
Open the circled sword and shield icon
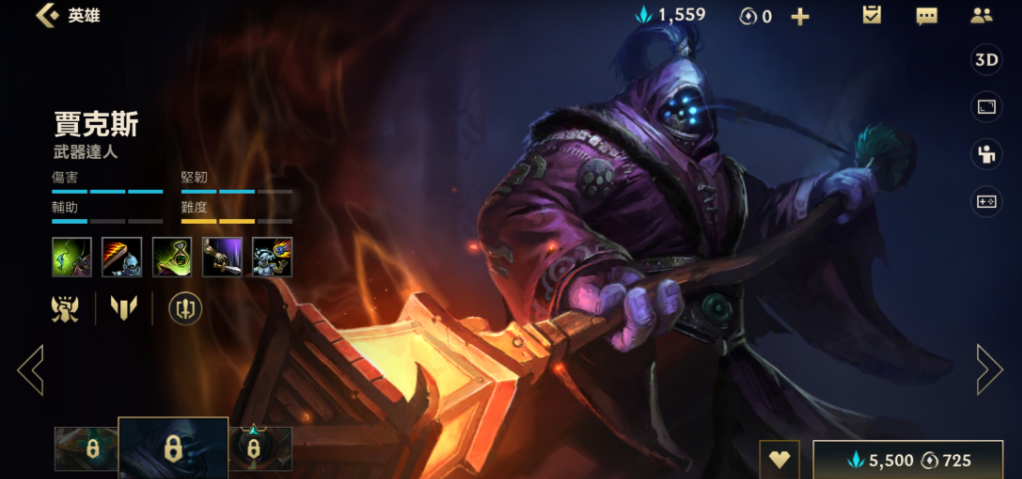(185, 309)
